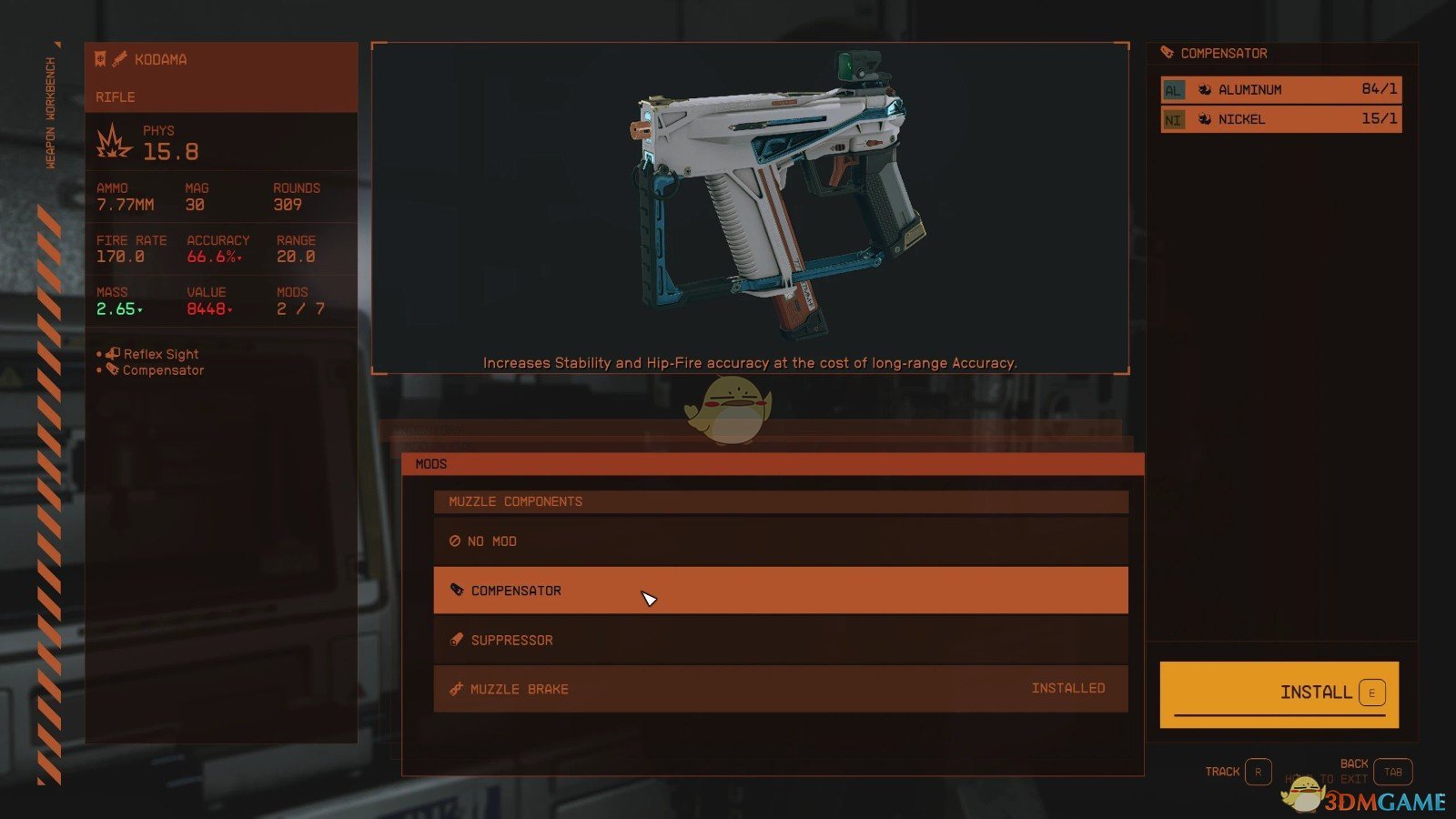Select the Nickel resource requirement row
1456x819 pixels.
tap(1280, 119)
